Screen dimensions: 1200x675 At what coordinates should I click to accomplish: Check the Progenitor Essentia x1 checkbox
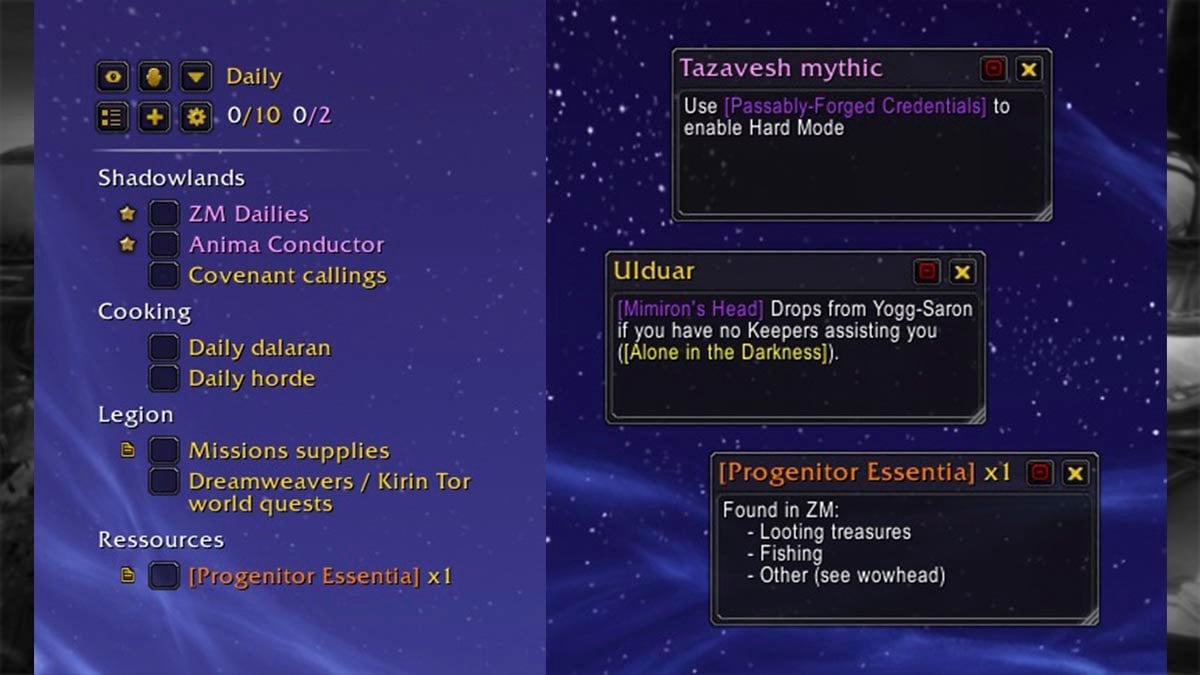(x=164, y=576)
